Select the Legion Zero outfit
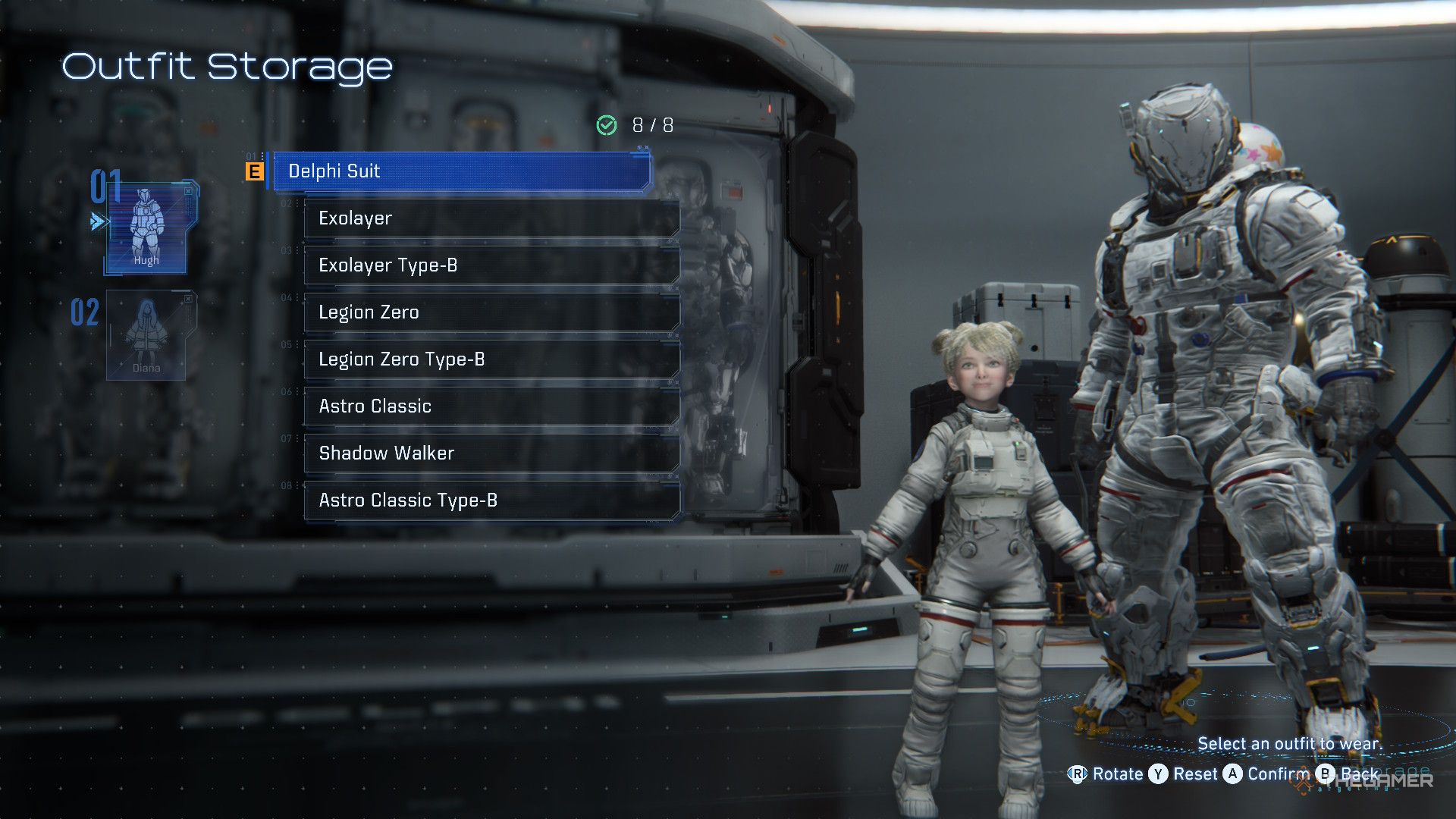The height and width of the screenshot is (819, 1456). (x=491, y=312)
